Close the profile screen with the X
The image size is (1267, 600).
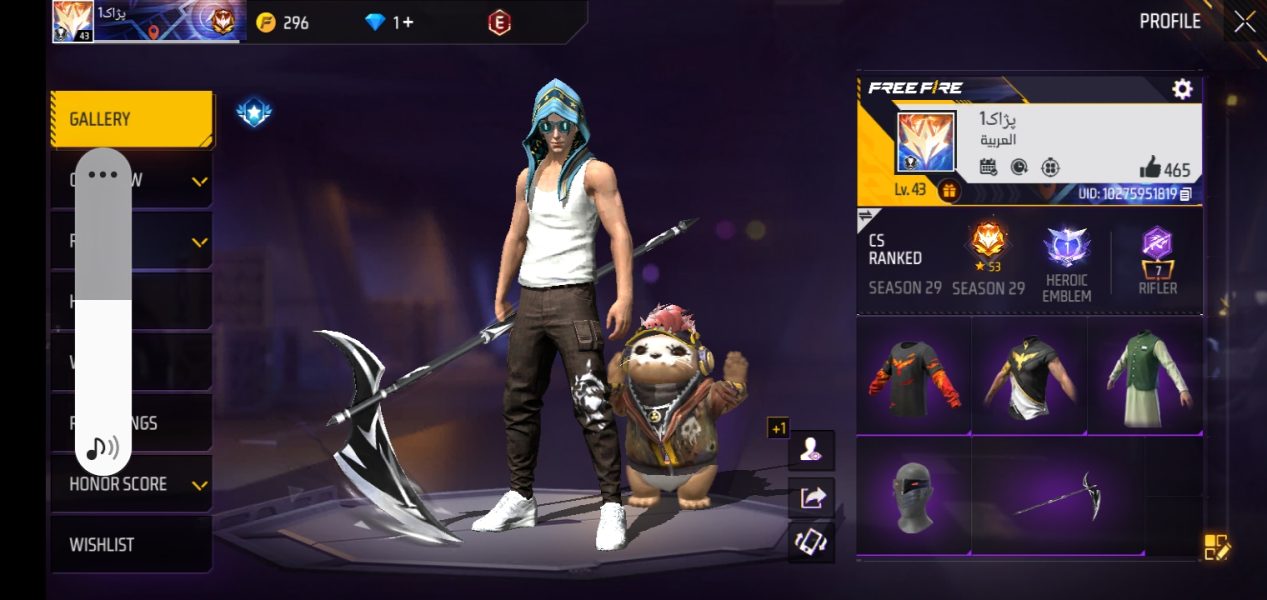click(x=1244, y=22)
